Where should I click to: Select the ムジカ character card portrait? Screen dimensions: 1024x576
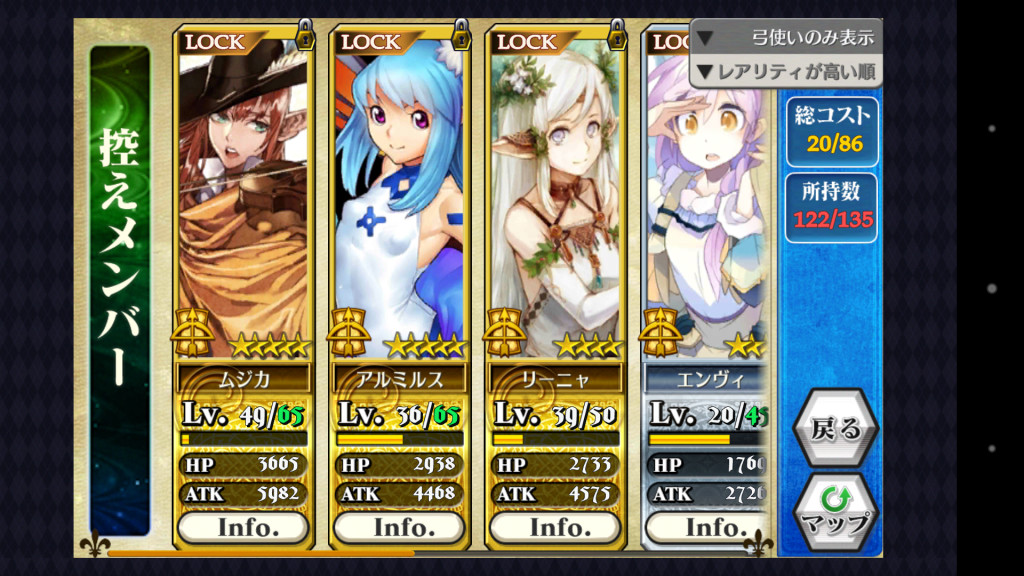point(243,190)
